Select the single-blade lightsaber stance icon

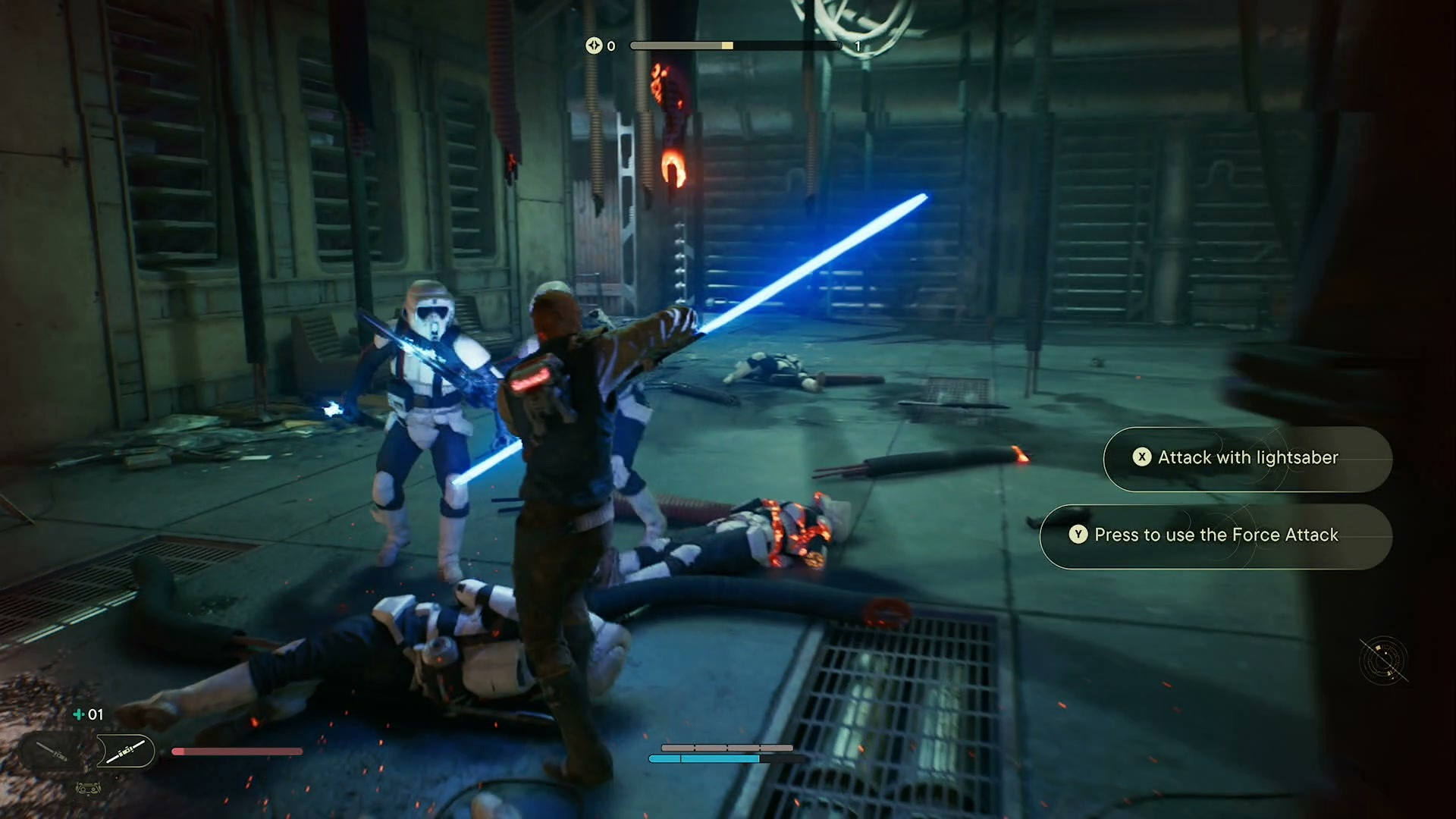point(126,751)
